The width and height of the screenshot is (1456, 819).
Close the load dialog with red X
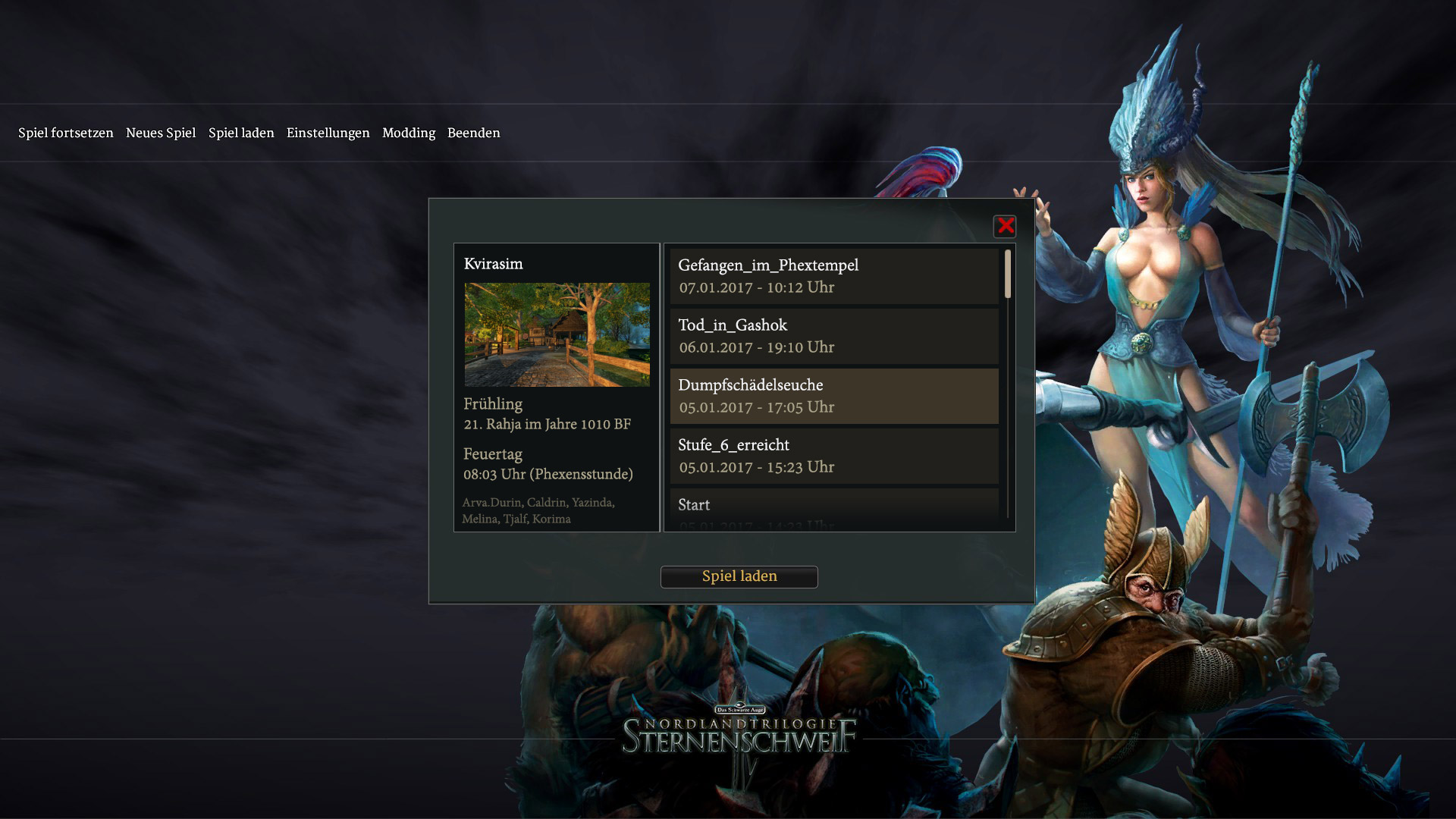(x=1006, y=226)
